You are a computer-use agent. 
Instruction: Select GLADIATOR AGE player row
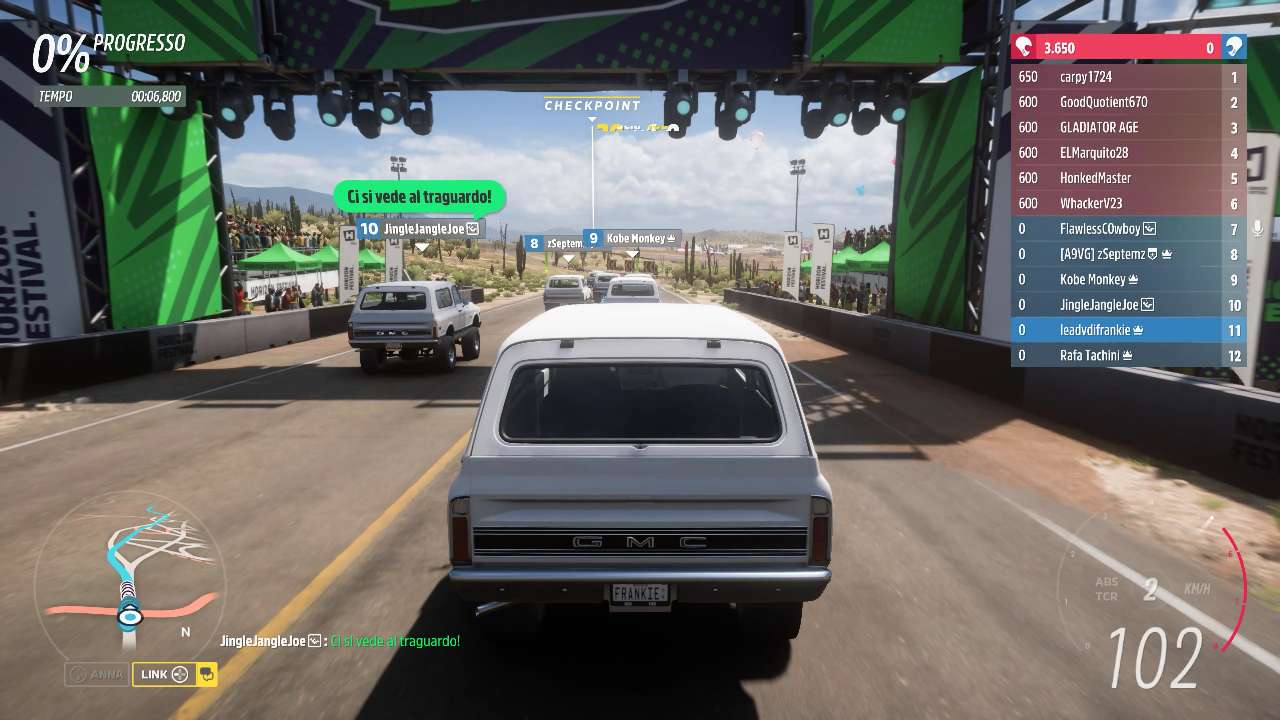(1128, 127)
